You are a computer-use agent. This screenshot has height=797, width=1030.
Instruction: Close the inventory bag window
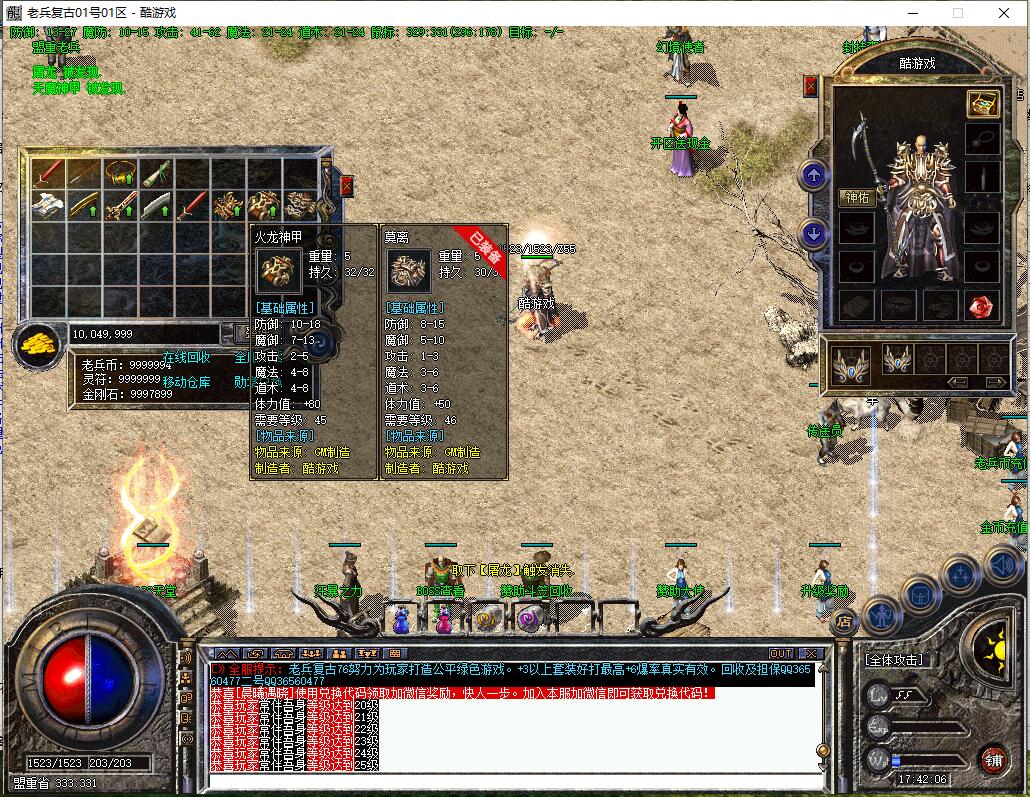(347, 186)
